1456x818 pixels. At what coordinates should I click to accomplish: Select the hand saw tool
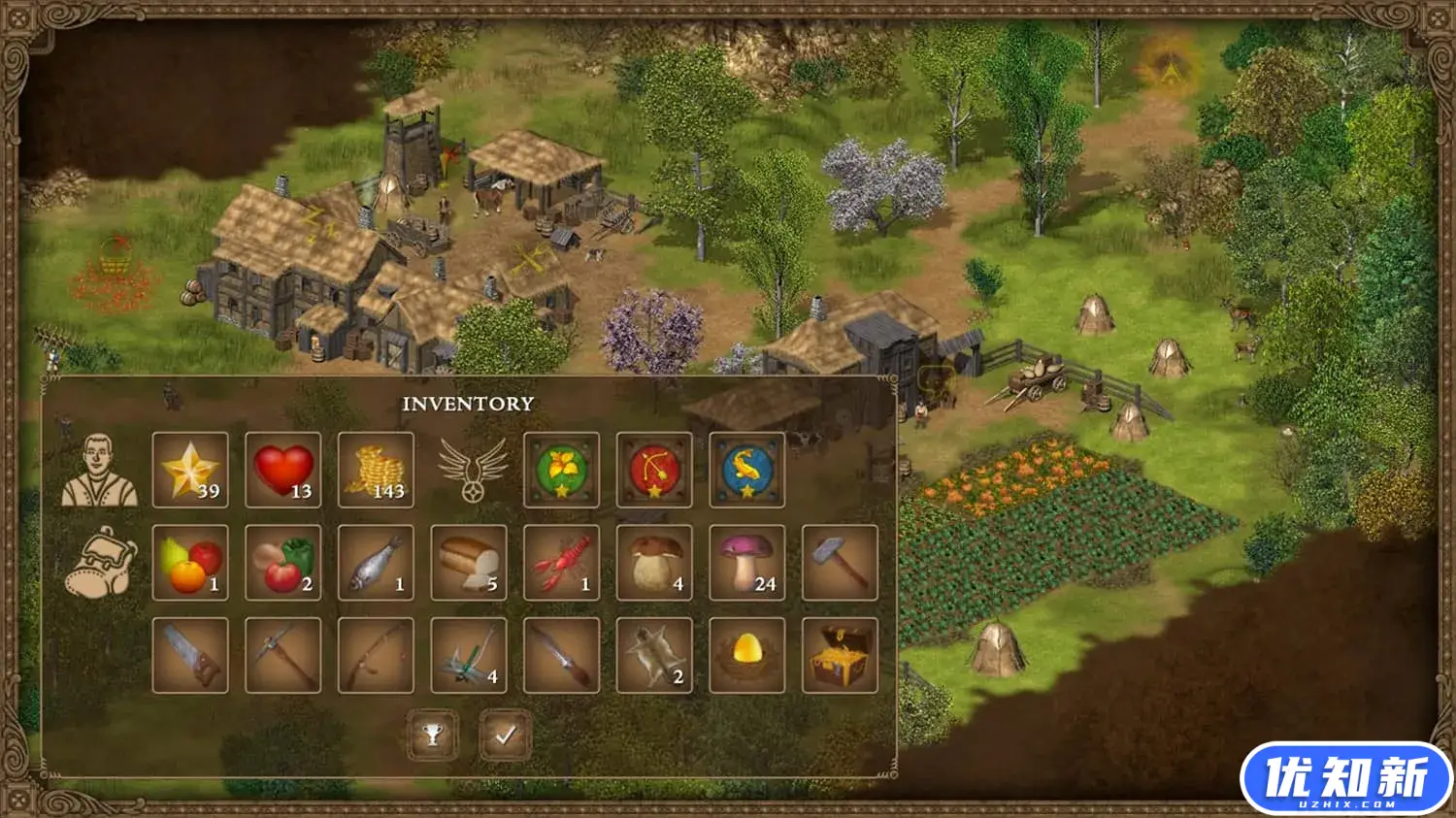[x=190, y=656]
